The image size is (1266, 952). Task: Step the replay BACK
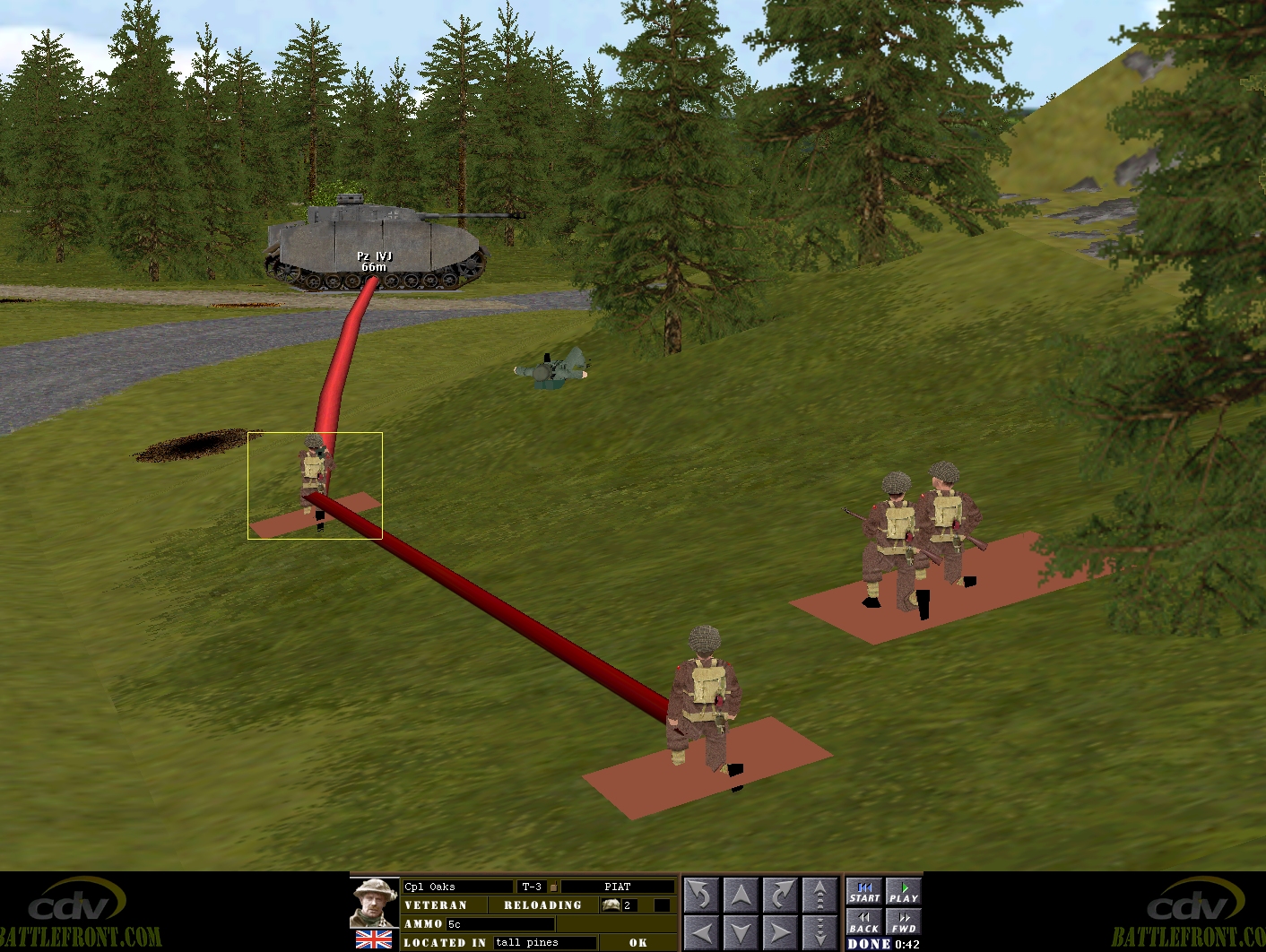click(x=864, y=922)
